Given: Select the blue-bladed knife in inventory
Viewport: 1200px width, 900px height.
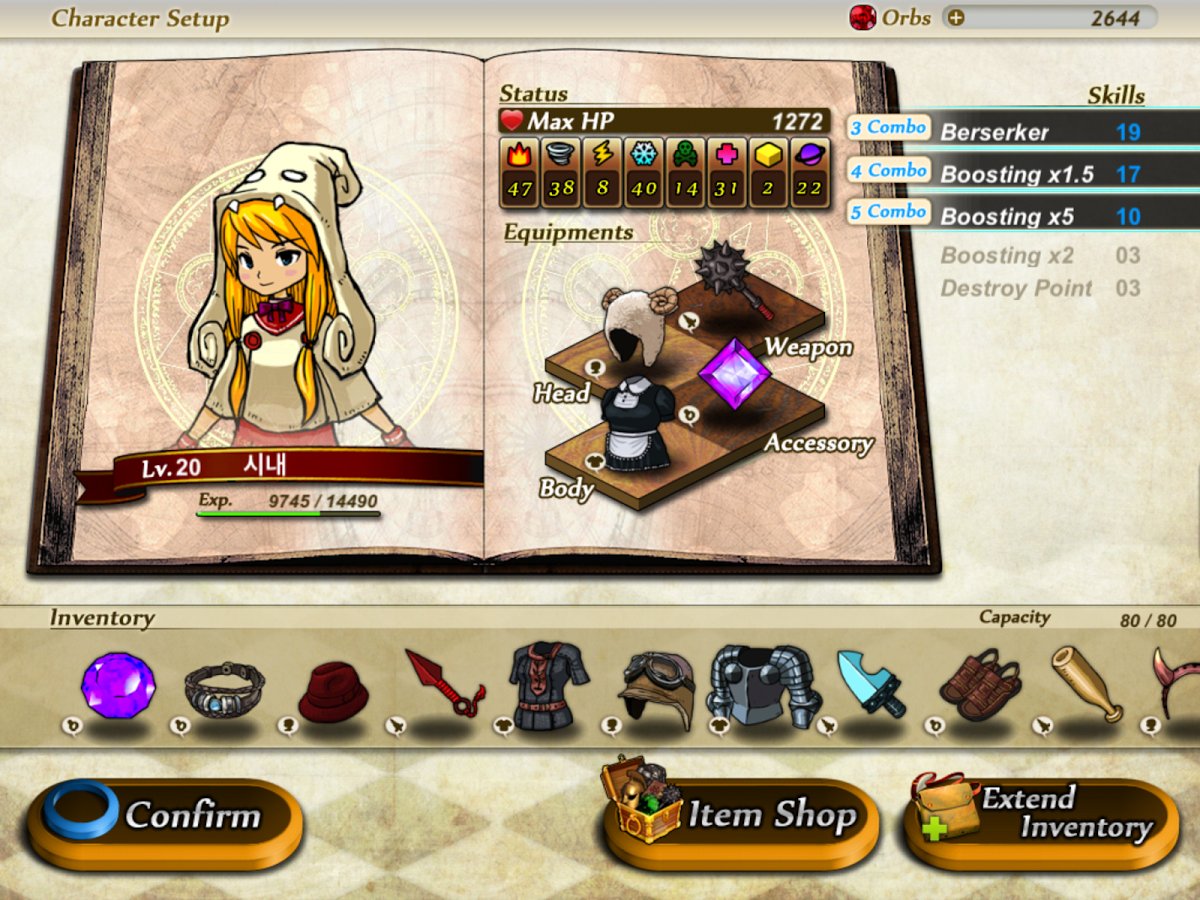Looking at the screenshot, I should click(870, 684).
